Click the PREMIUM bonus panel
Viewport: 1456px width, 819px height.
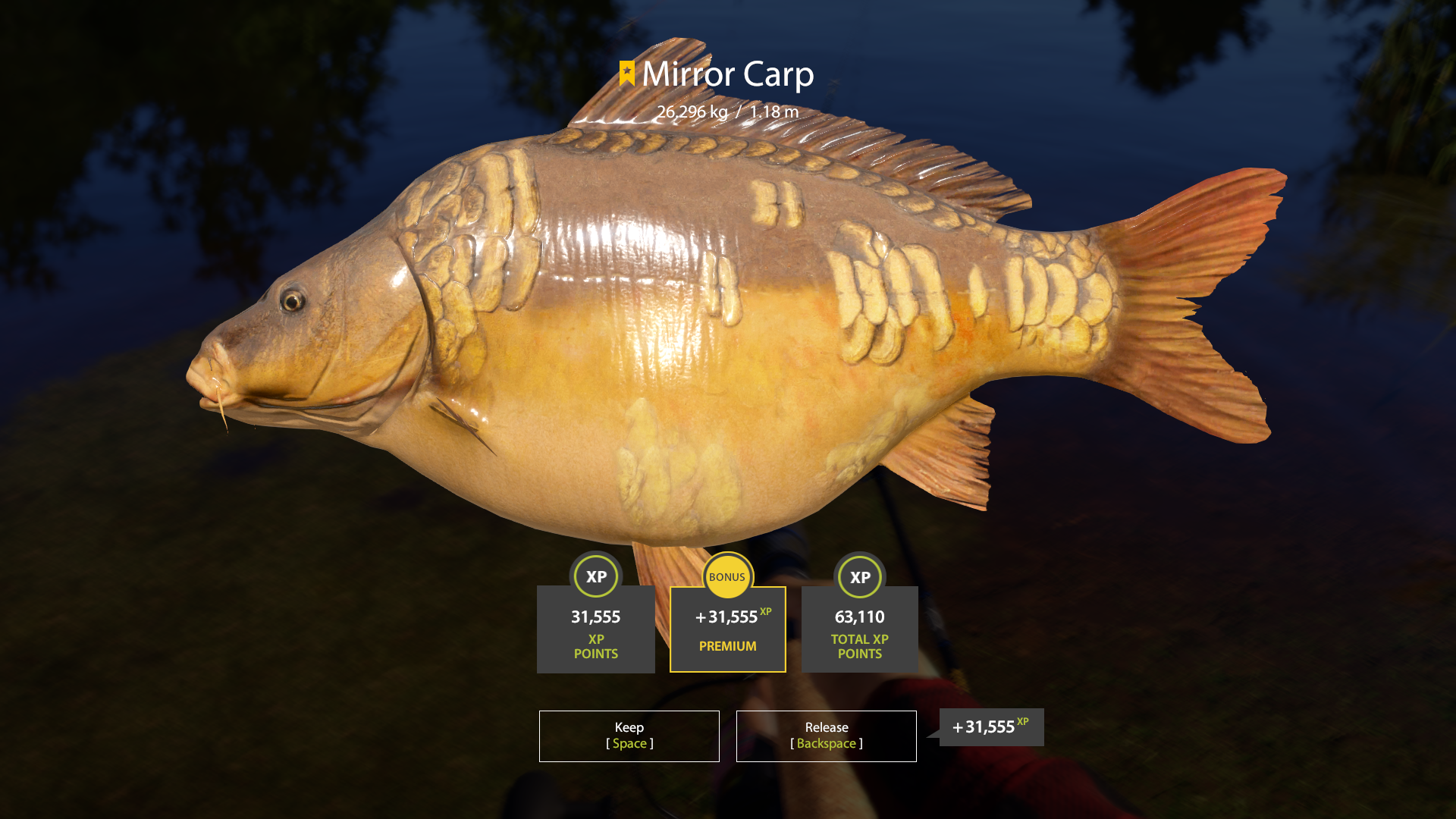tap(727, 629)
